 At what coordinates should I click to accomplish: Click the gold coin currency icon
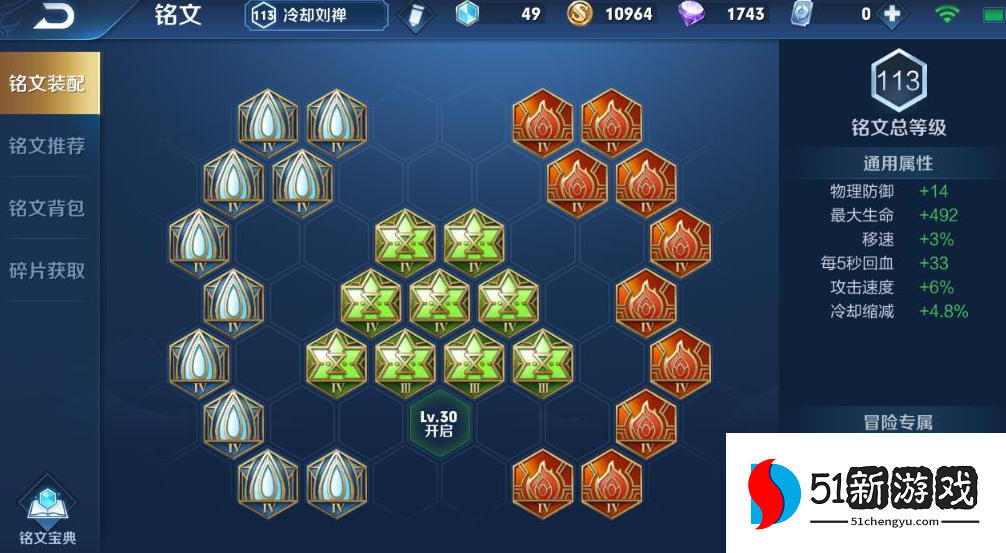pos(580,14)
